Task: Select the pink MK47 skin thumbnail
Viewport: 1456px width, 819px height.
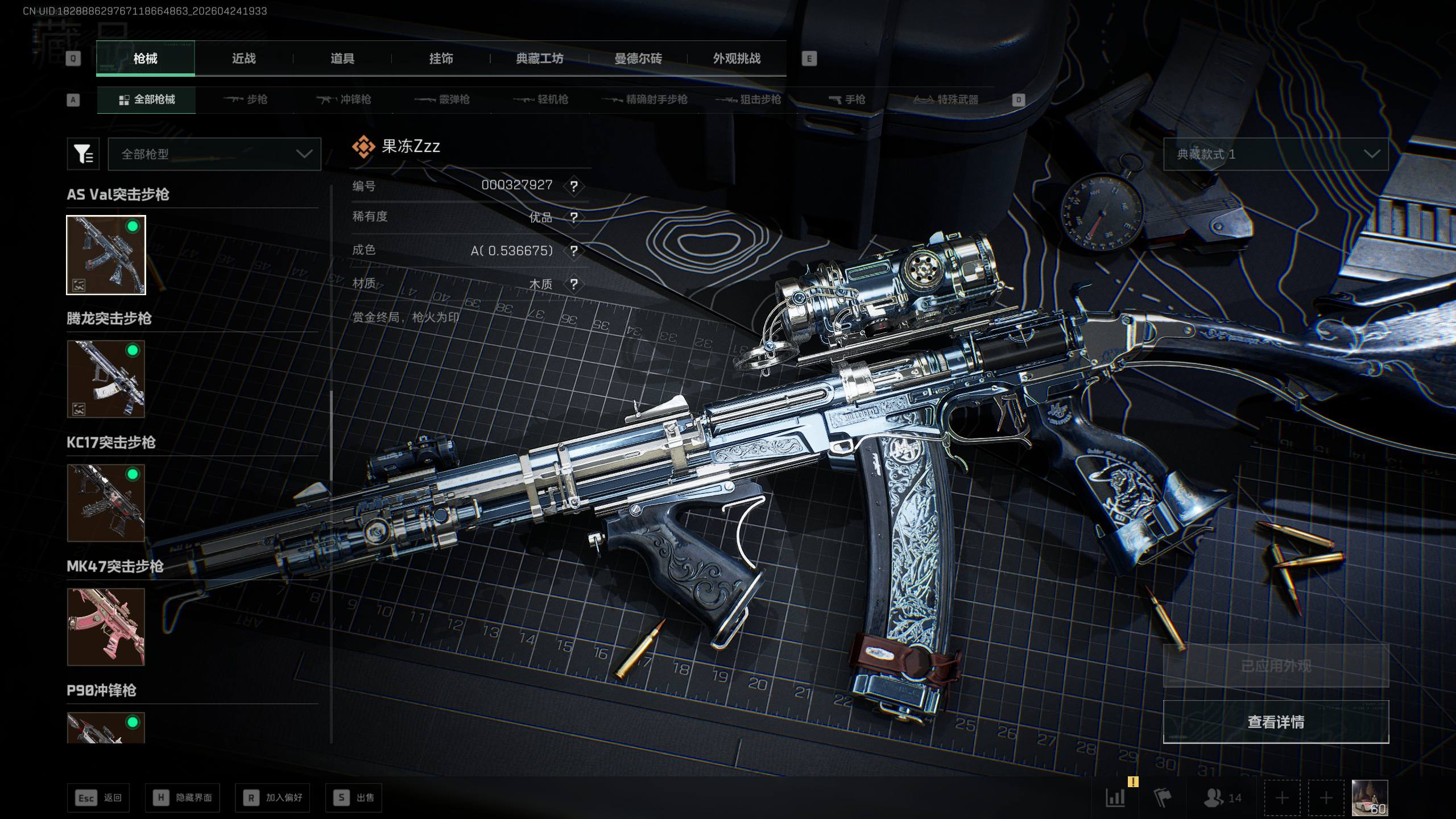Action: pyautogui.click(x=106, y=627)
